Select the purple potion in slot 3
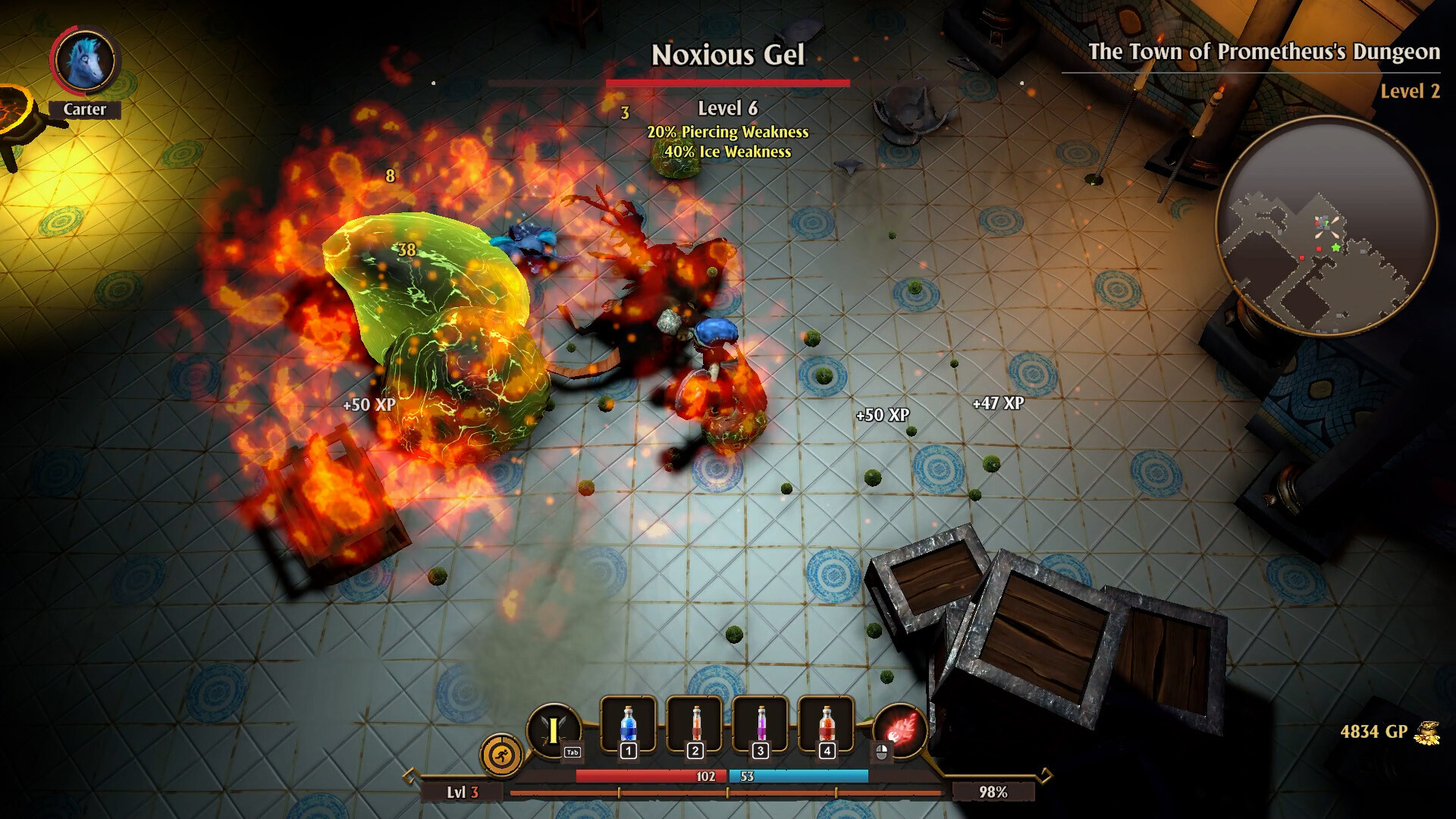This screenshot has height=819, width=1456. 761,725
